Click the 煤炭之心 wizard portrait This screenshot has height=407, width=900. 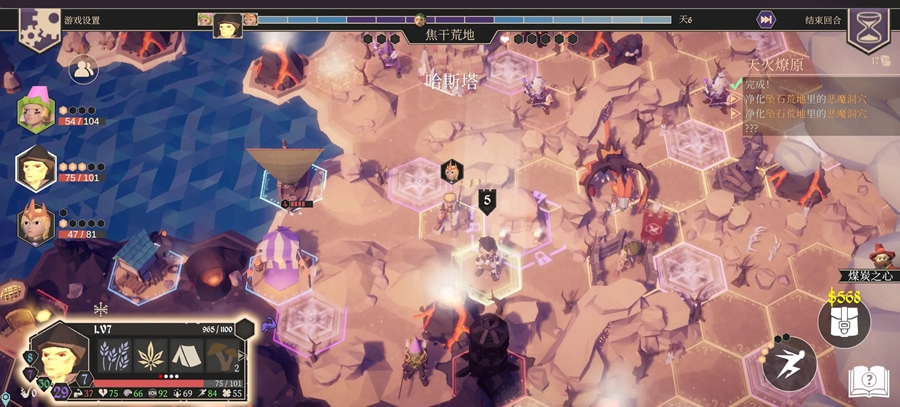tap(881, 257)
